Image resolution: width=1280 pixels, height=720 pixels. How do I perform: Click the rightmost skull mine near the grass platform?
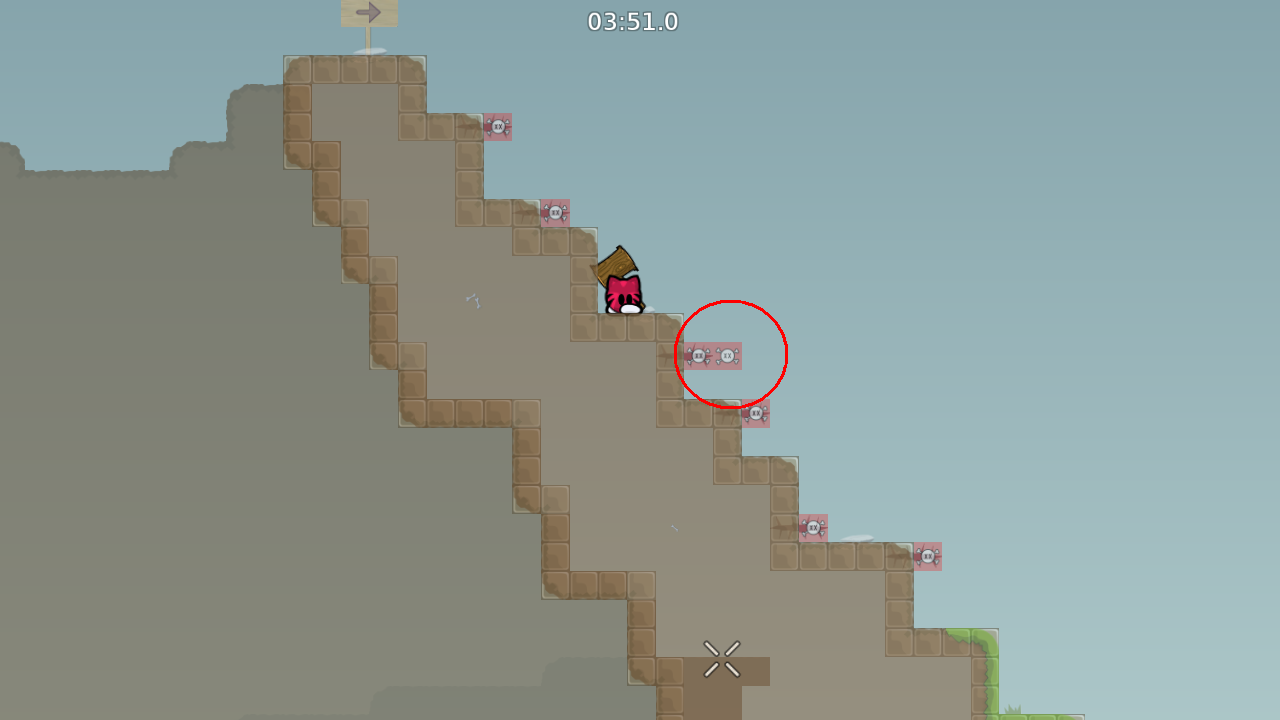tap(928, 557)
